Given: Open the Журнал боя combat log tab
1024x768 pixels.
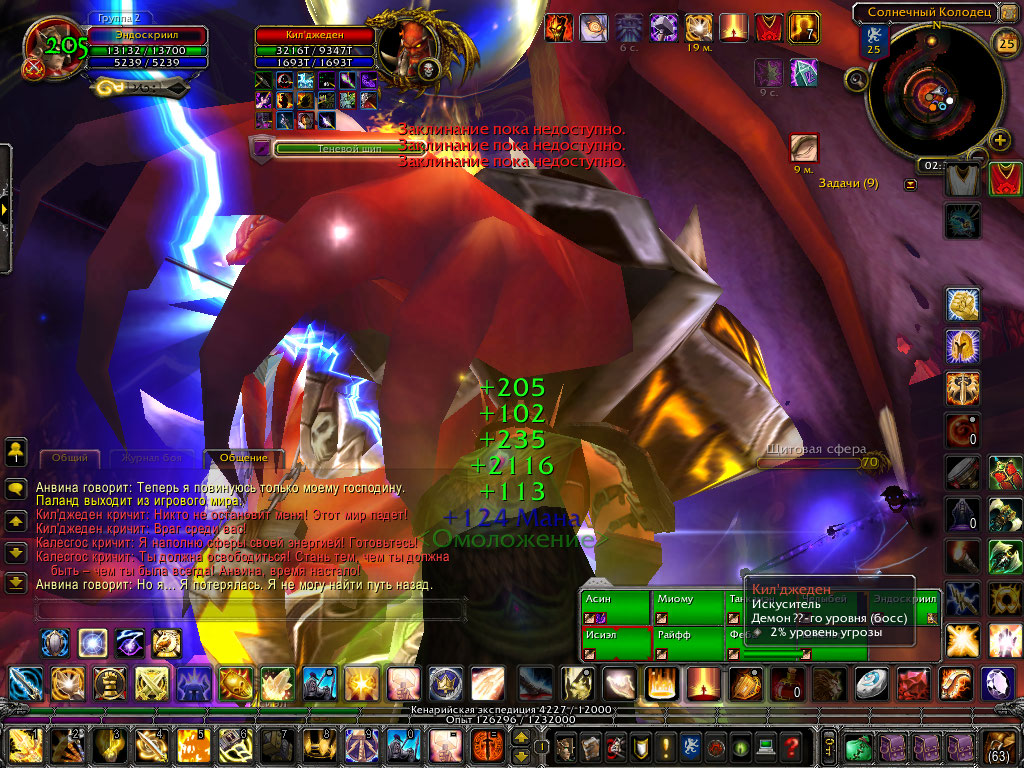Looking at the screenshot, I should tap(149, 458).
